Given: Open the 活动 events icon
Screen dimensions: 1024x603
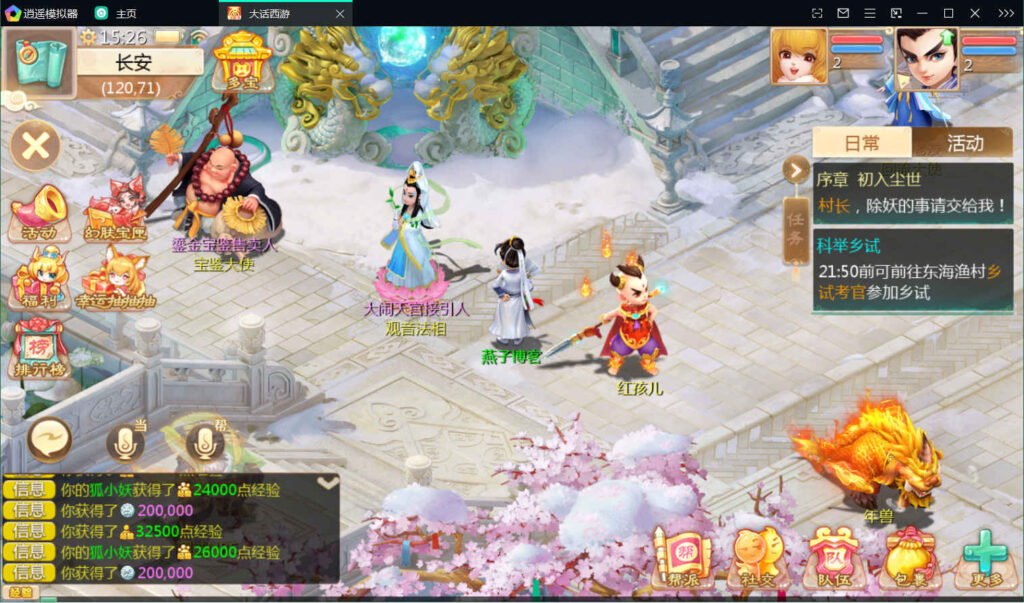Looking at the screenshot, I should click(x=39, y=213).
